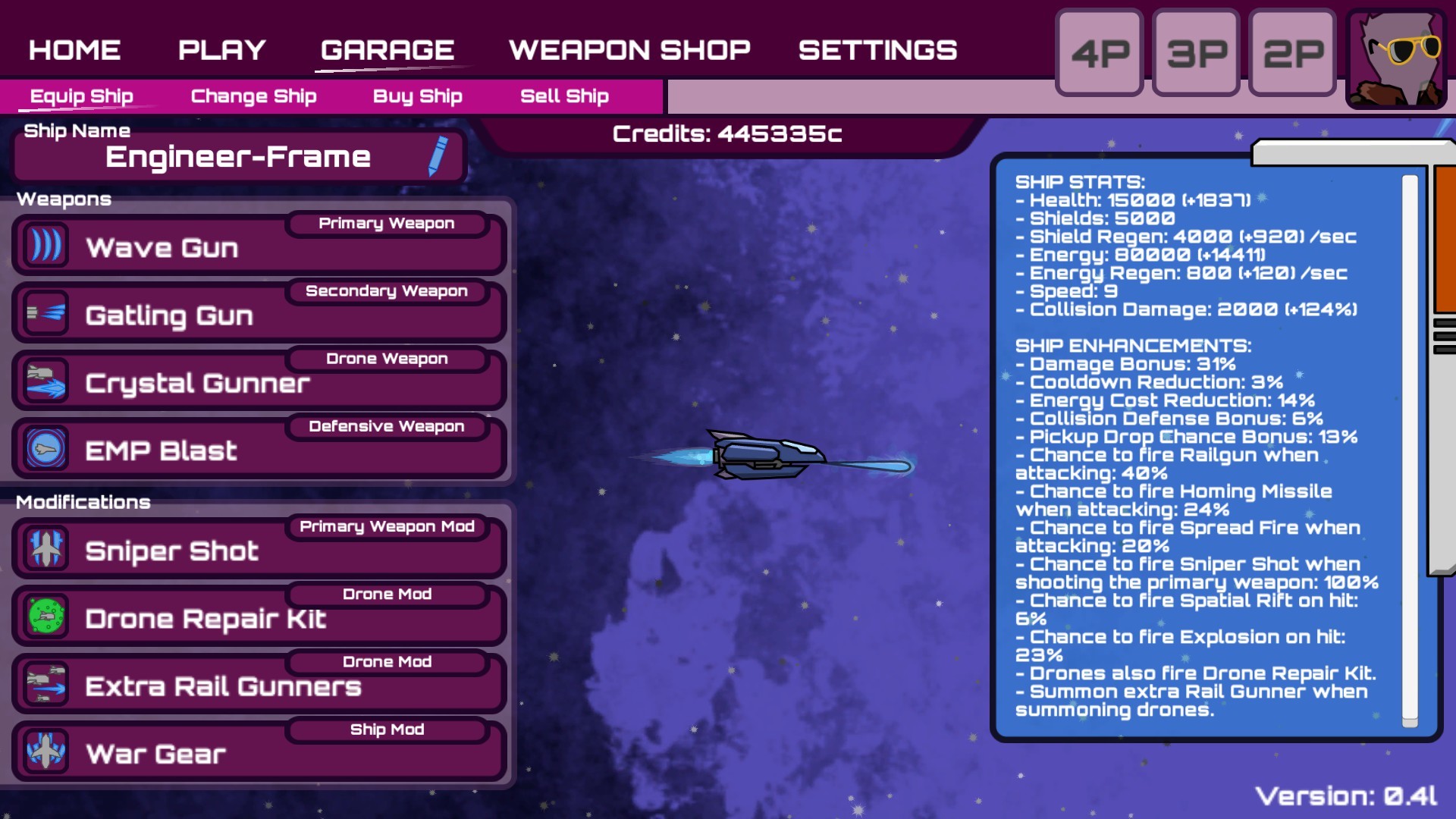
Task: Switch to the Weapon Shop tab
Action: [x=629, y=50]
